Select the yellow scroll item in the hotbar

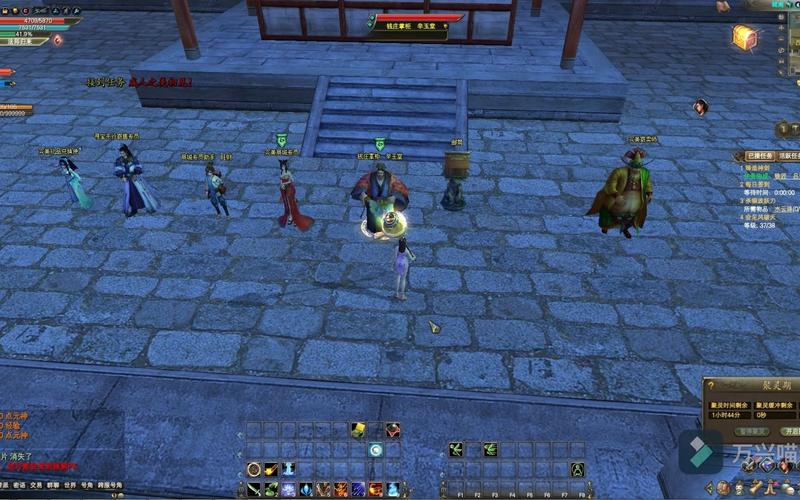pos(357,430)
